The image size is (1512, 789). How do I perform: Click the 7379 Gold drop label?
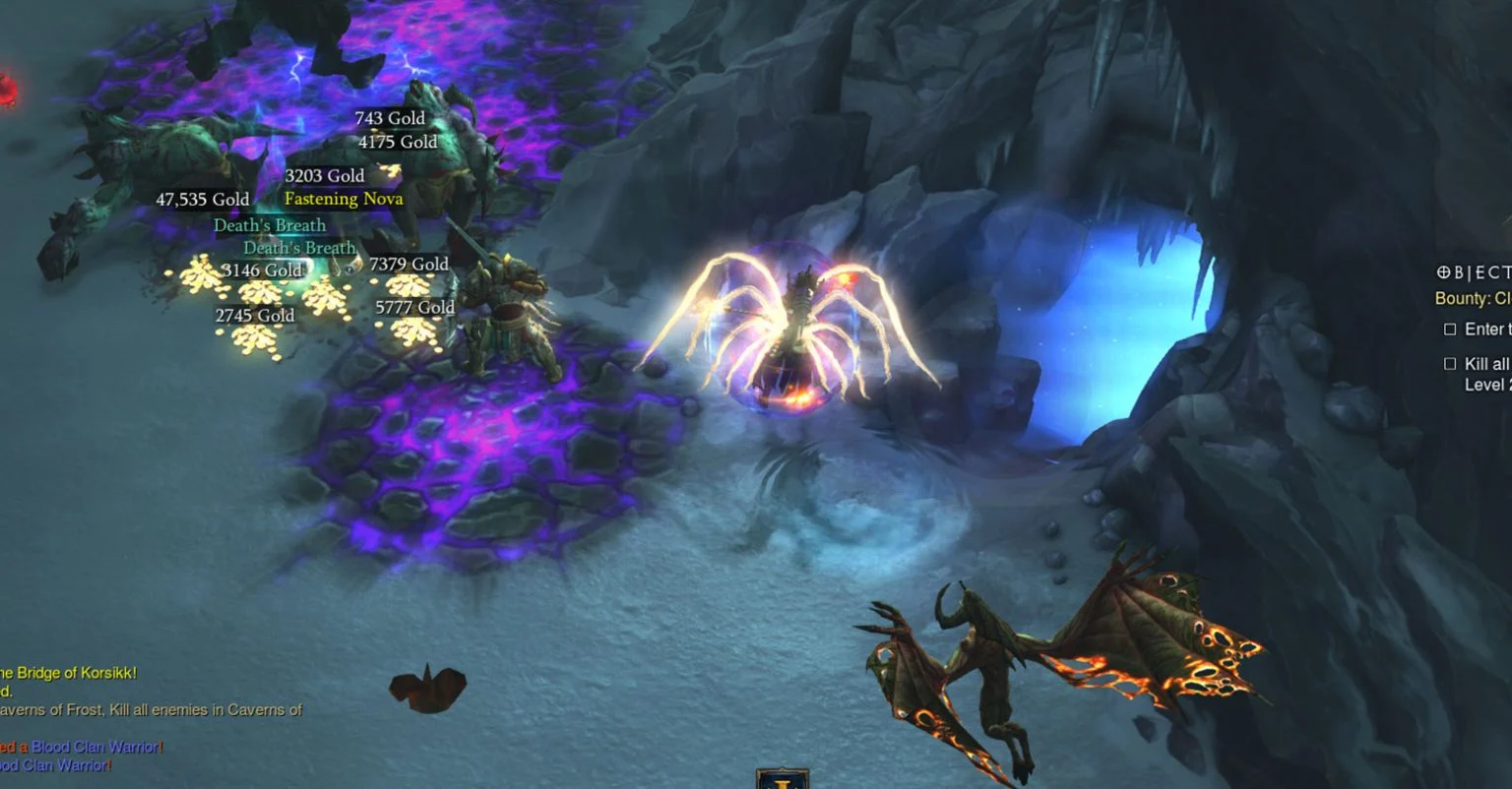coord(407,264)
